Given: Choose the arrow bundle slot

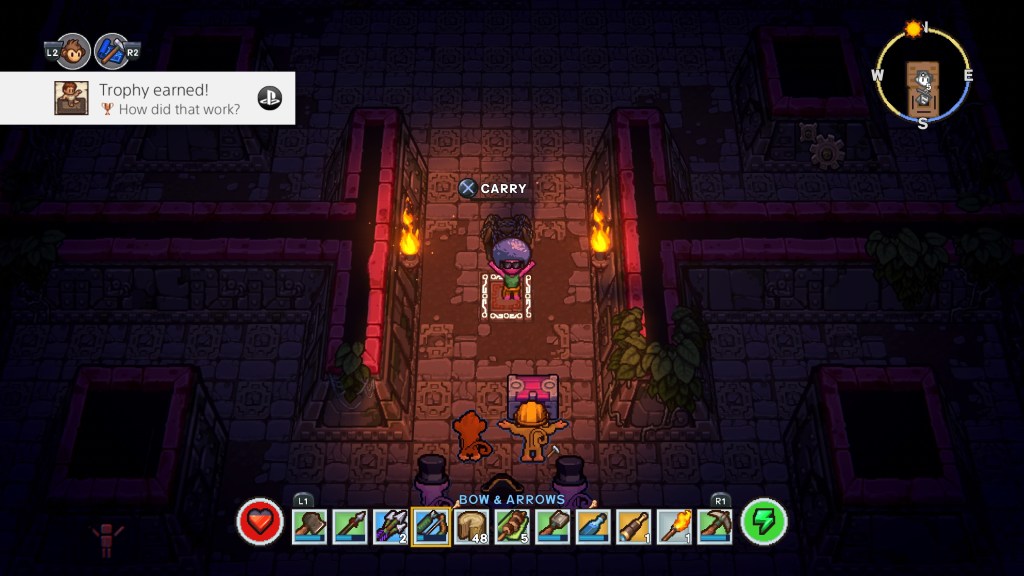Looking at the screenshot, I should pyautogui.click(x=390, y=526).
